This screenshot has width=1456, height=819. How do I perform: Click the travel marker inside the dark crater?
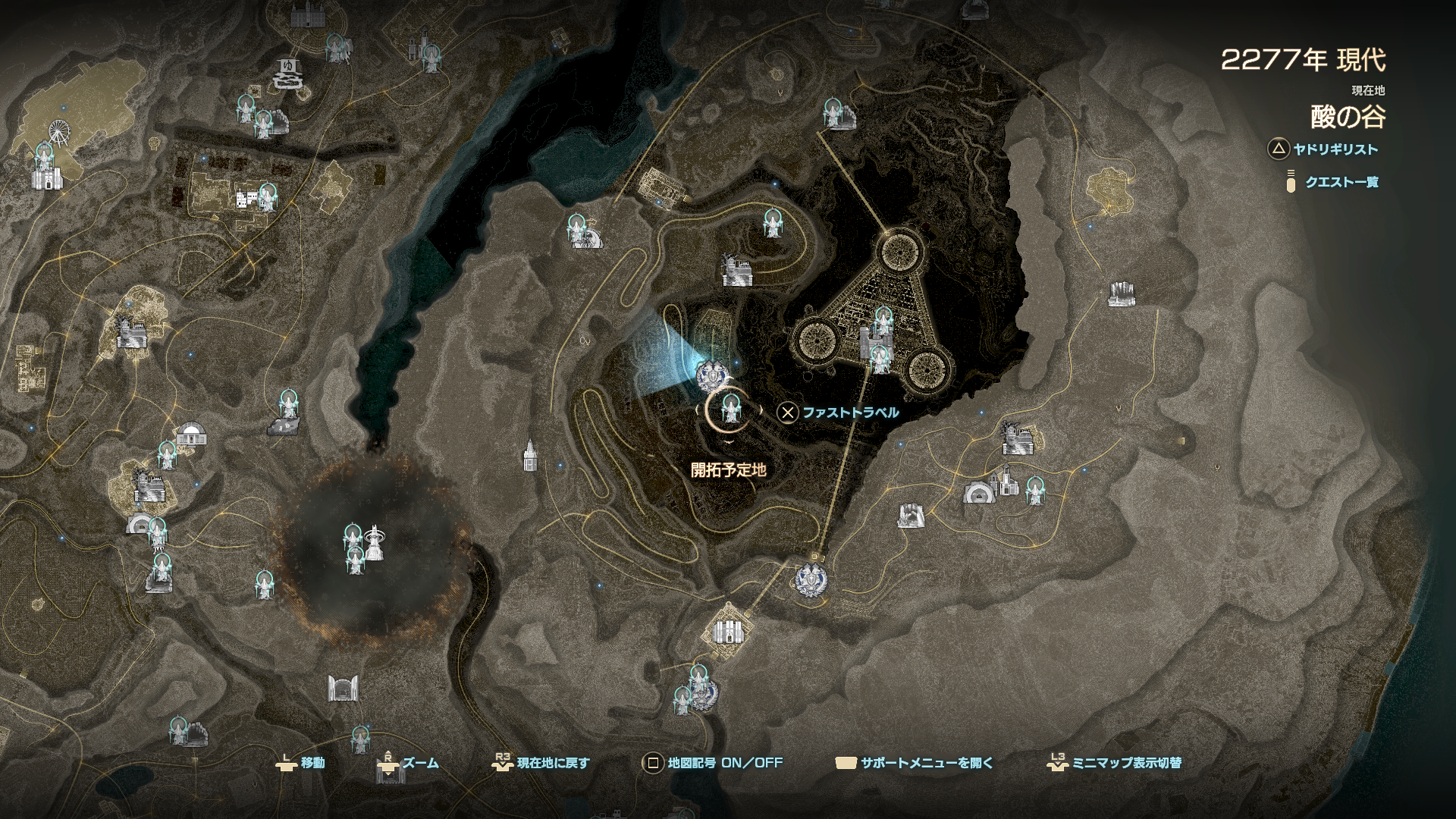point(352,537)
